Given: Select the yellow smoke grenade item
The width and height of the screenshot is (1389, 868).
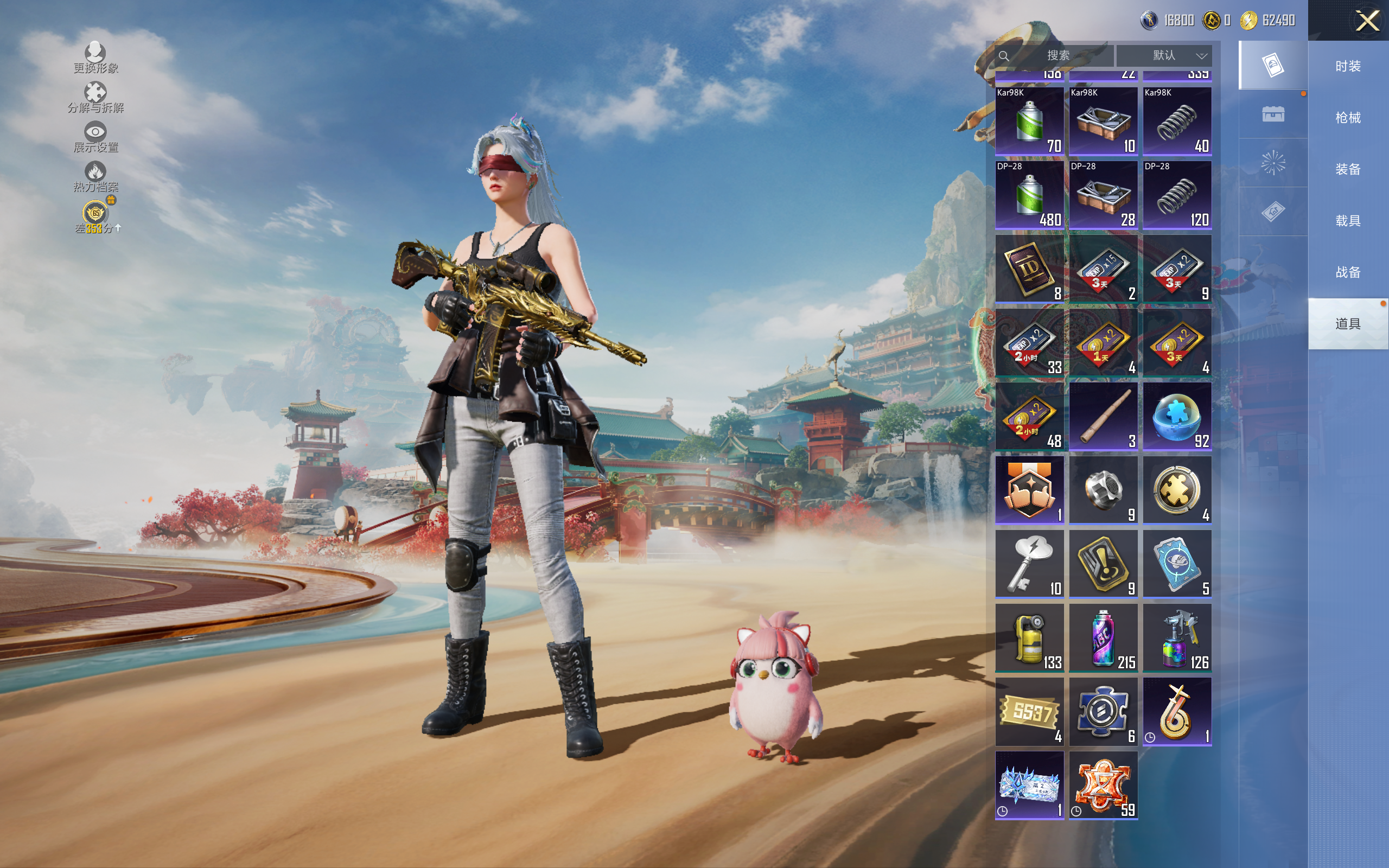Looking at the screenshot, I should (x=1029, y=638).
